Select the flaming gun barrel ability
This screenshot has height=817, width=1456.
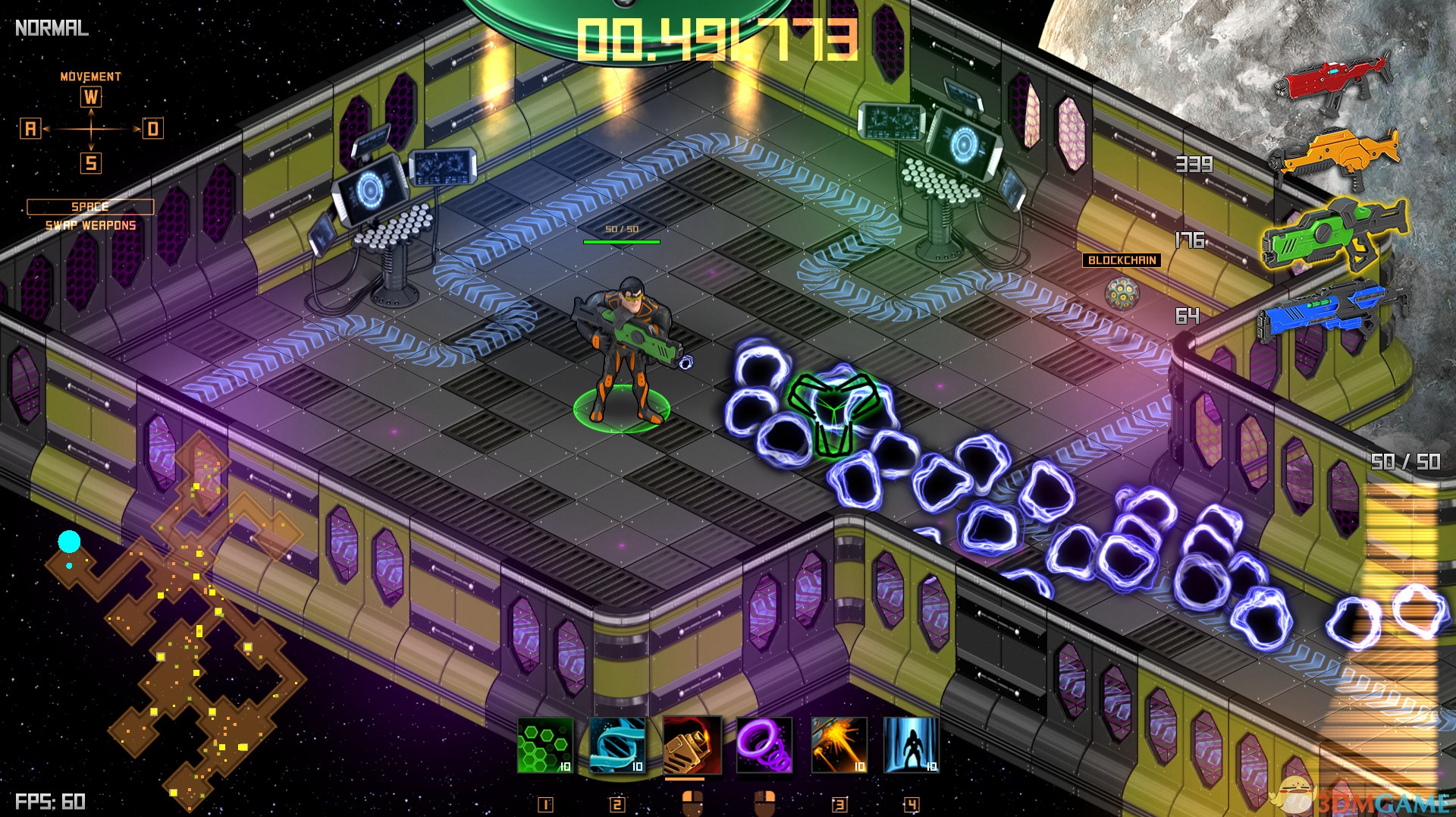click(x=692, y=745)
